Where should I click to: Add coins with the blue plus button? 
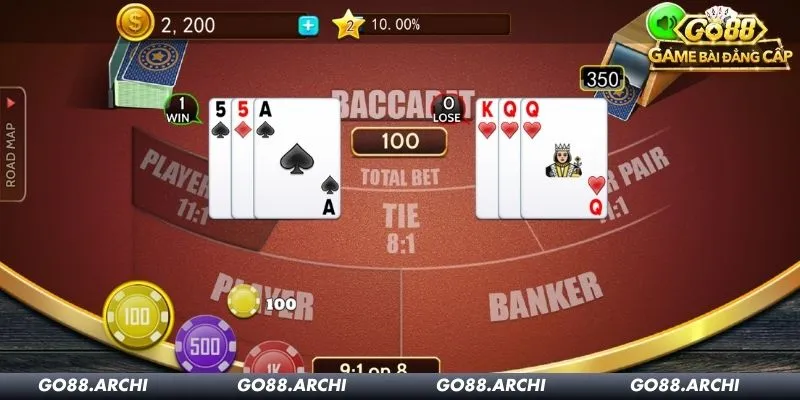point(308,26)
